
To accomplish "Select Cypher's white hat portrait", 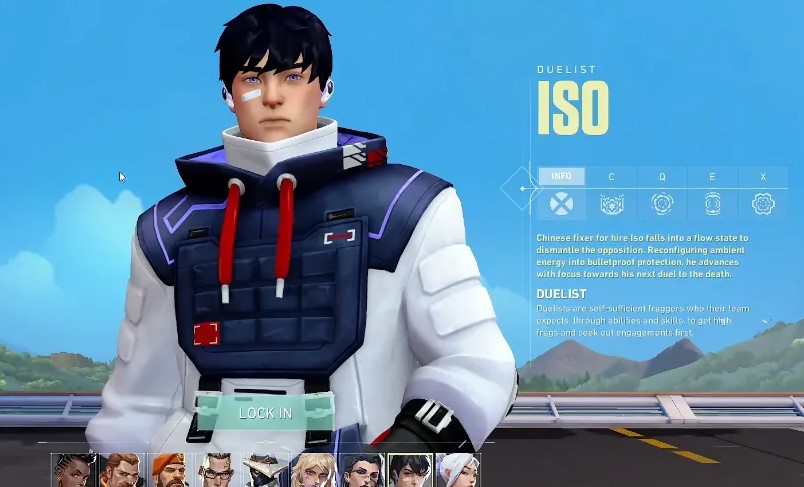I will (265, 470).
